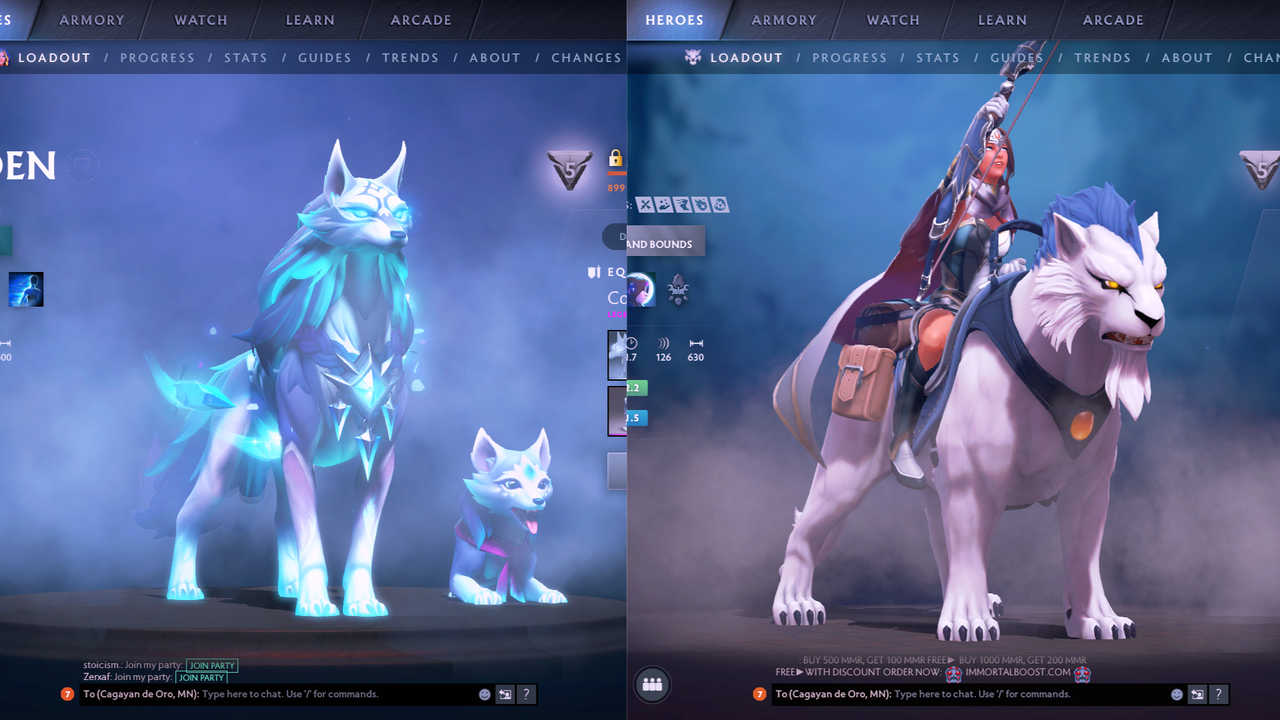The height and width of the screenshot is (720, 1280).
Task: Go to the ARCADE section
Action: click(1112, 19)
